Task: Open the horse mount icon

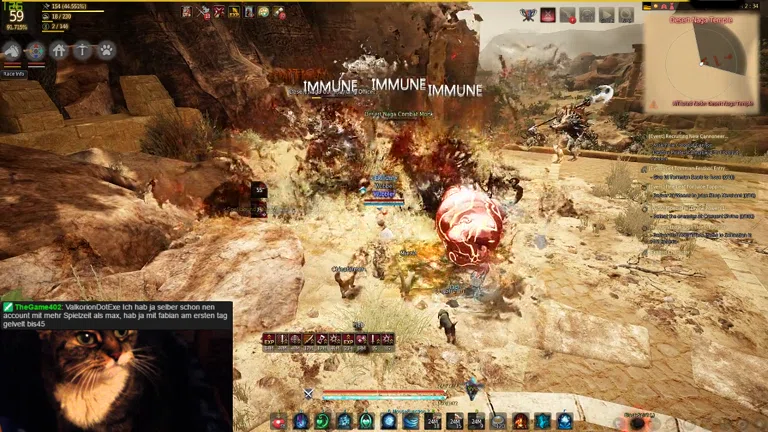Action: point(12,50)
